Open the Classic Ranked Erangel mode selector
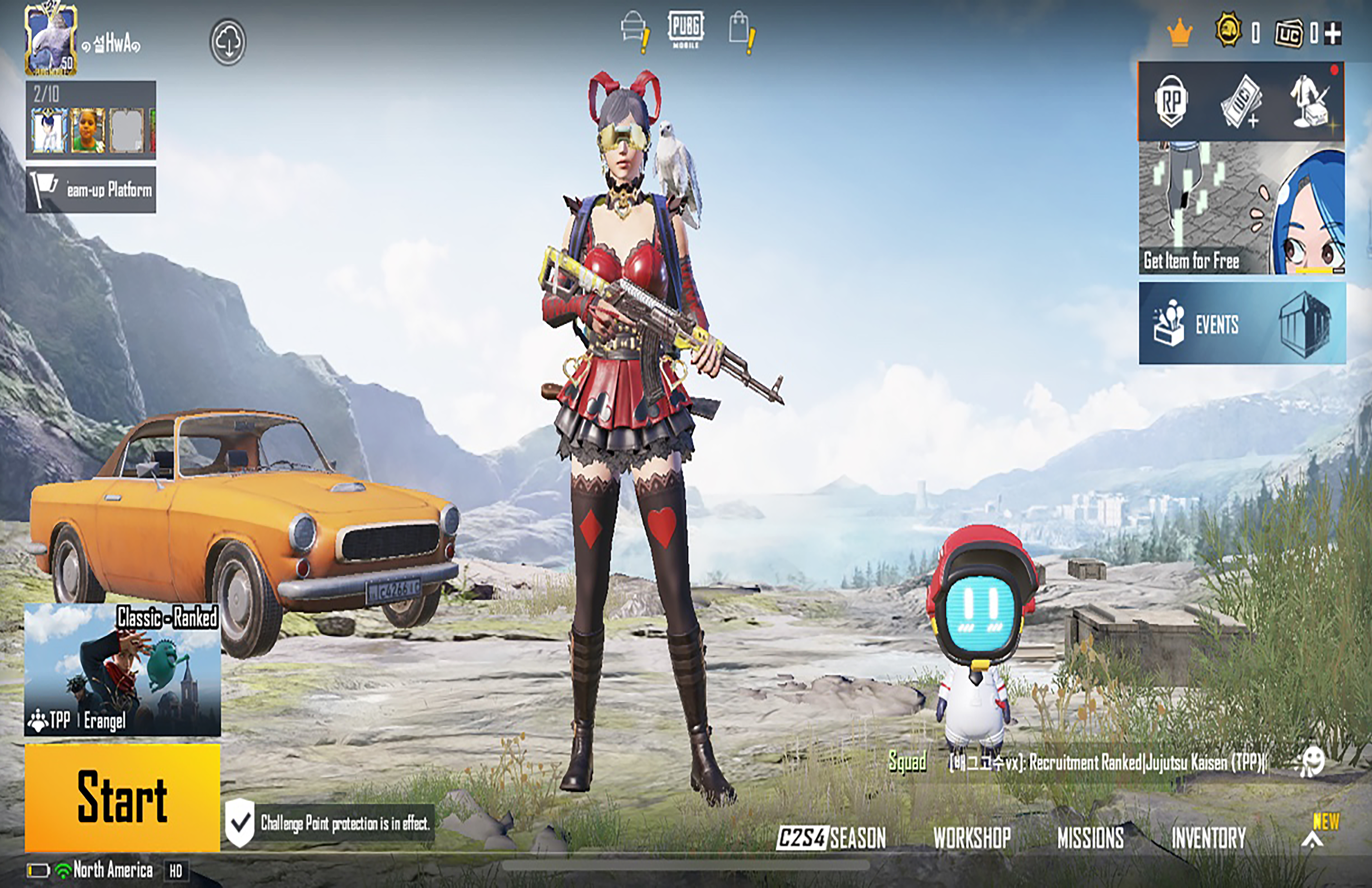The height and width of the screenshot is (888, 1372). pos(122,669)
